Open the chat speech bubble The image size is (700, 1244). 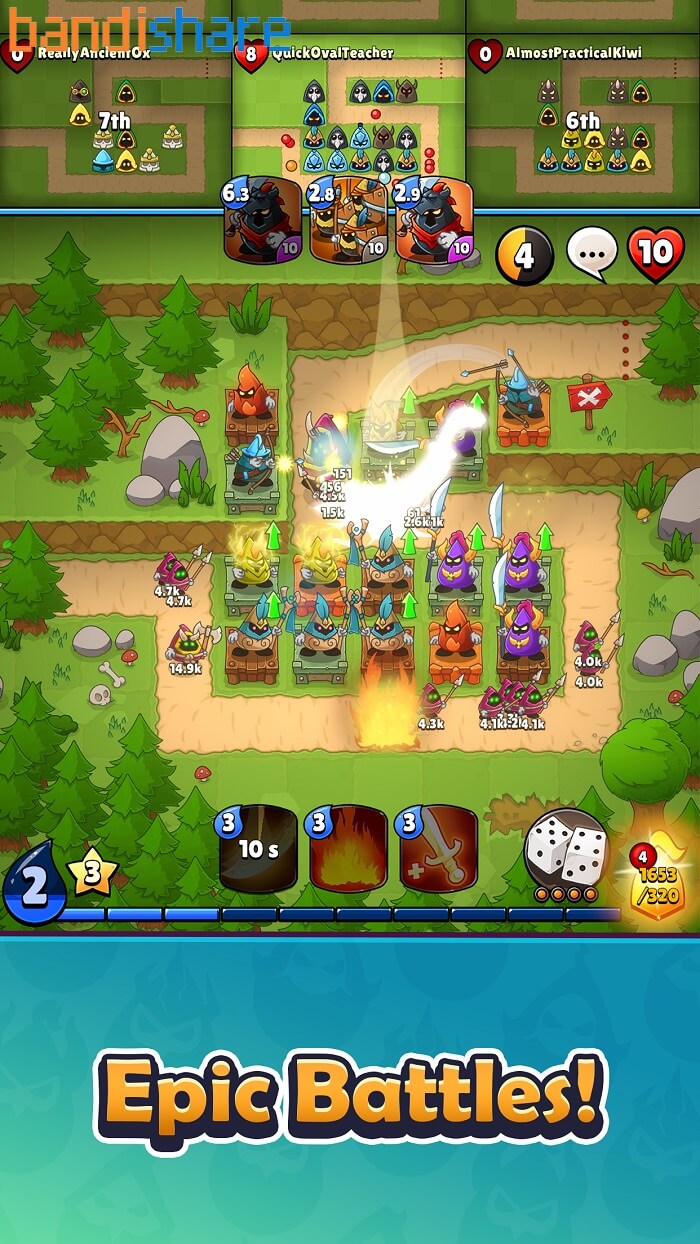point(592,254)
